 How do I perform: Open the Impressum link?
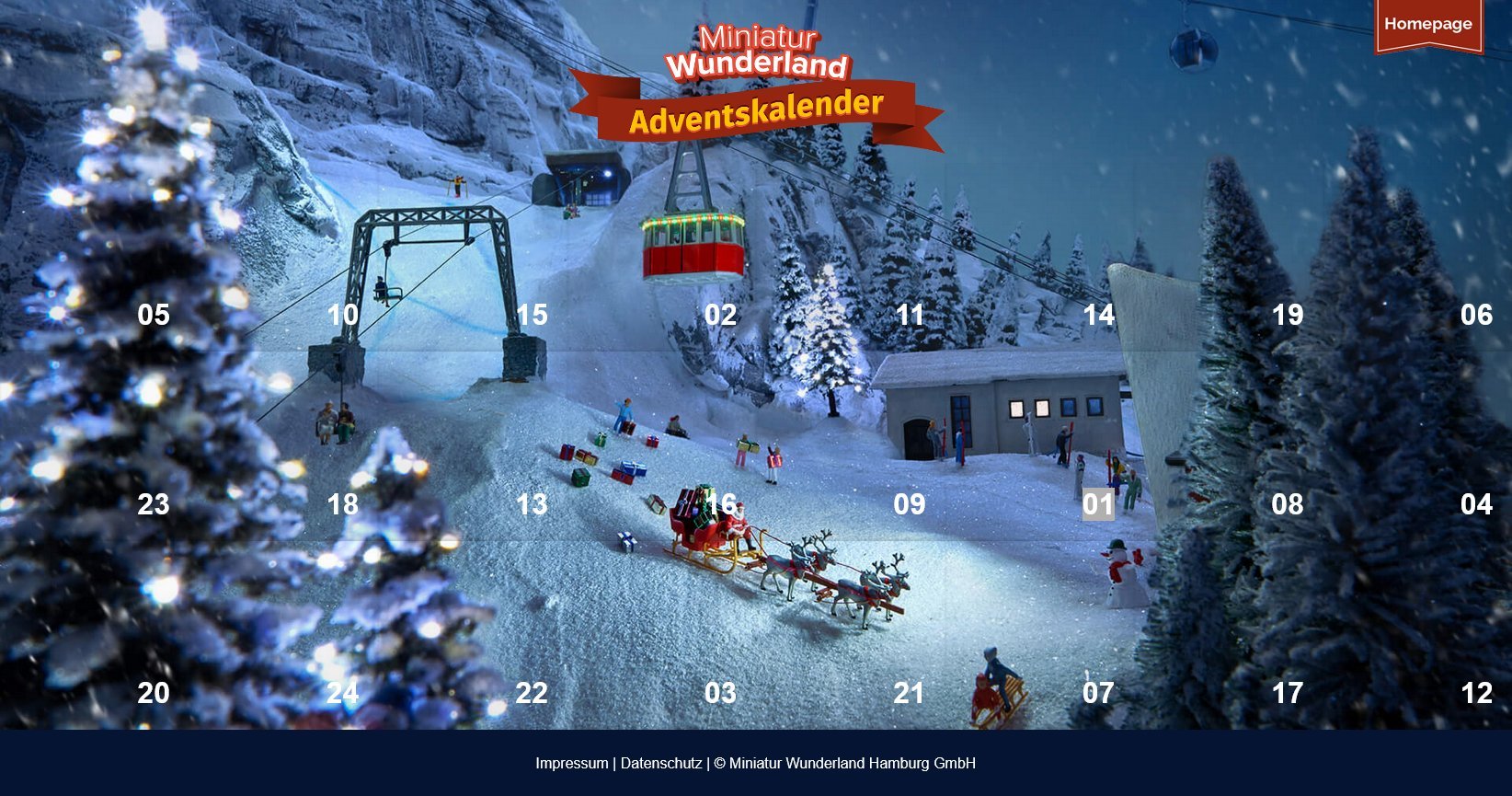point(572,763)
